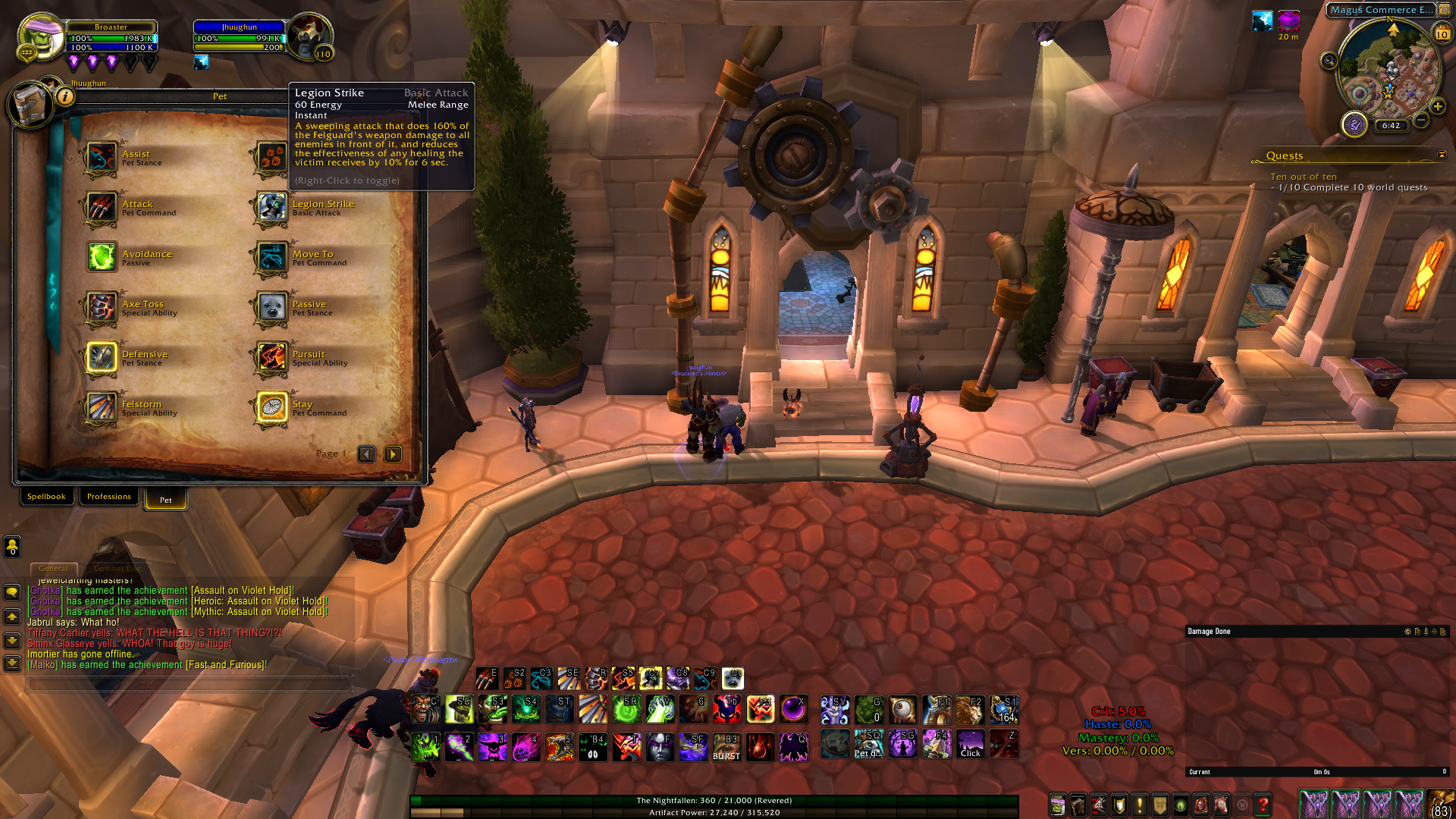This screenshot has height=819, width=1456.
Task: Switch chat to the Combat Log tab
Action: [117, 569]
